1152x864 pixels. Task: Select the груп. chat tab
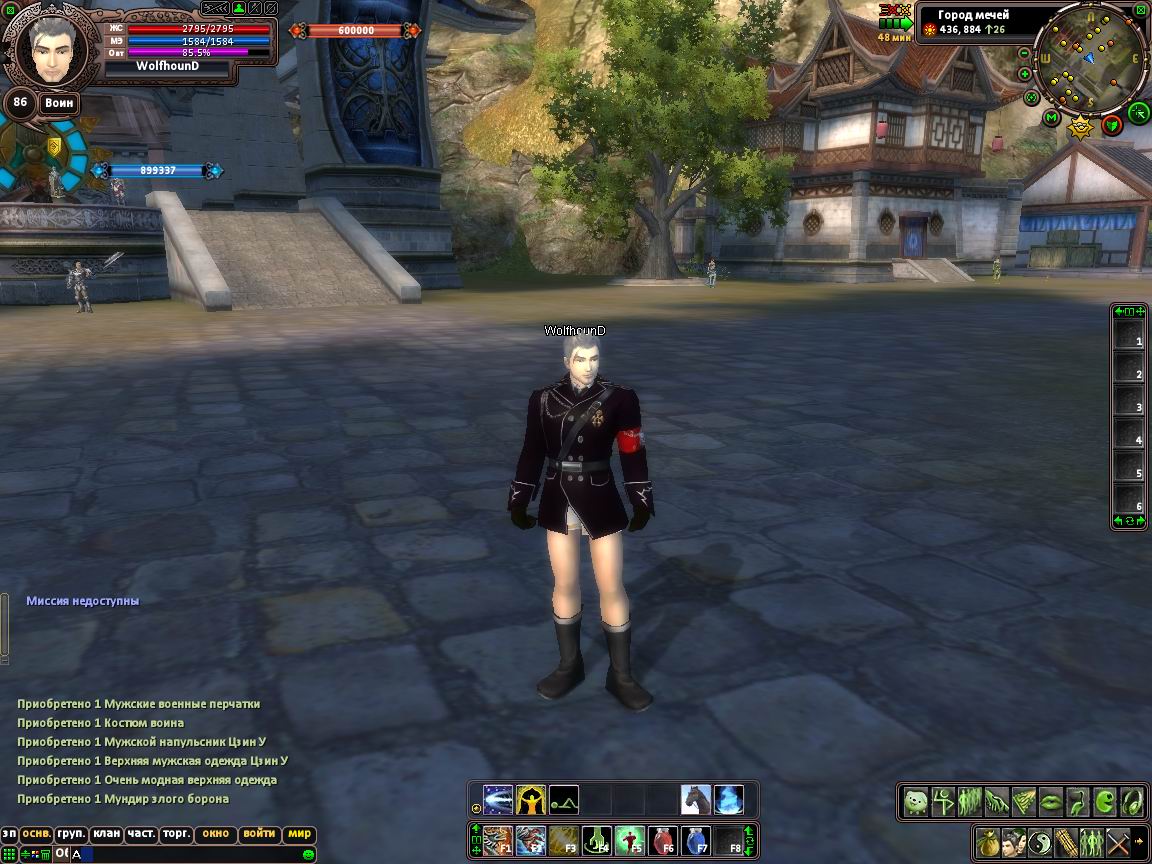point(70,834)
